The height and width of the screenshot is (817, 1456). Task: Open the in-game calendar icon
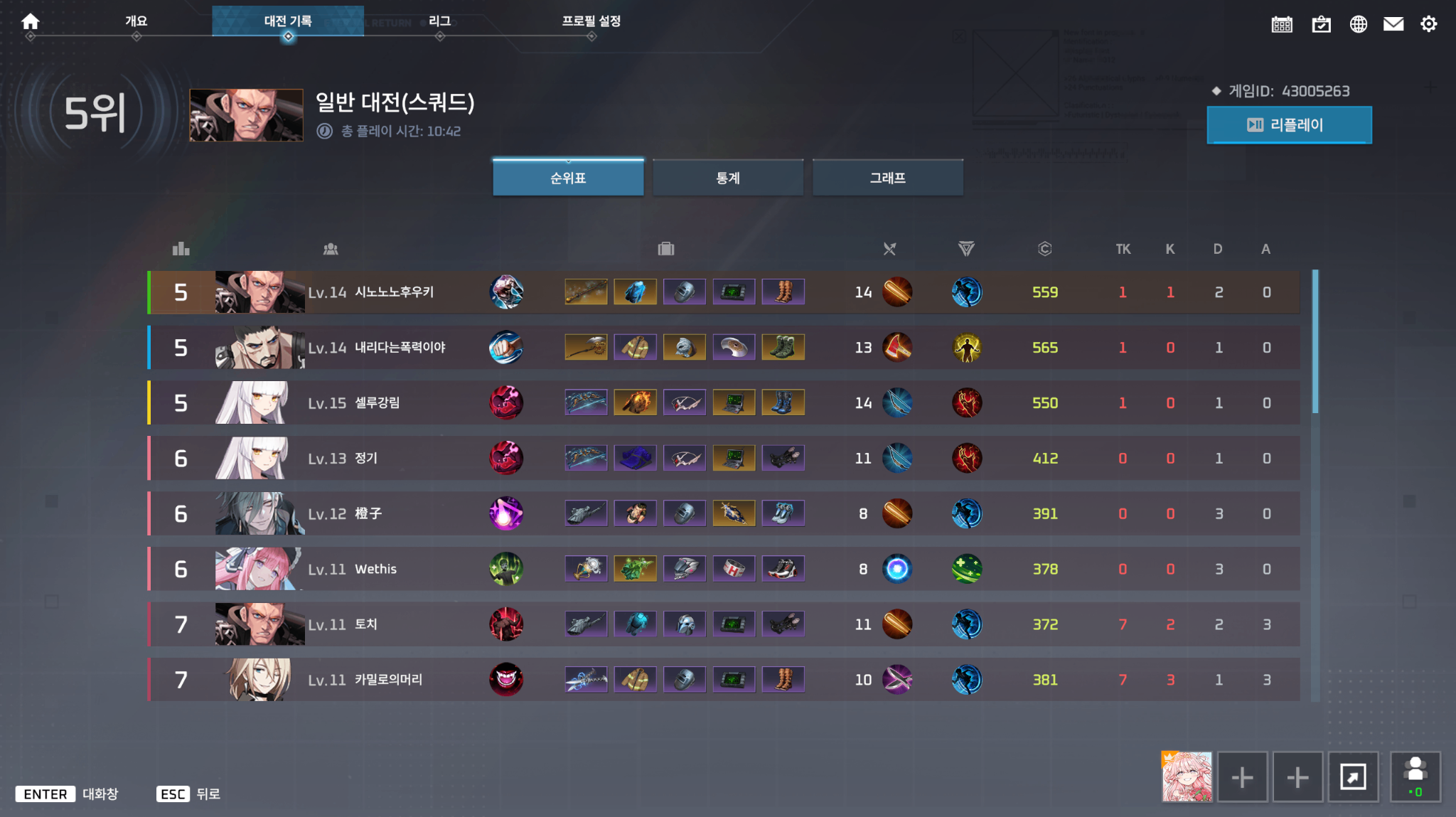click(1281, 23)
